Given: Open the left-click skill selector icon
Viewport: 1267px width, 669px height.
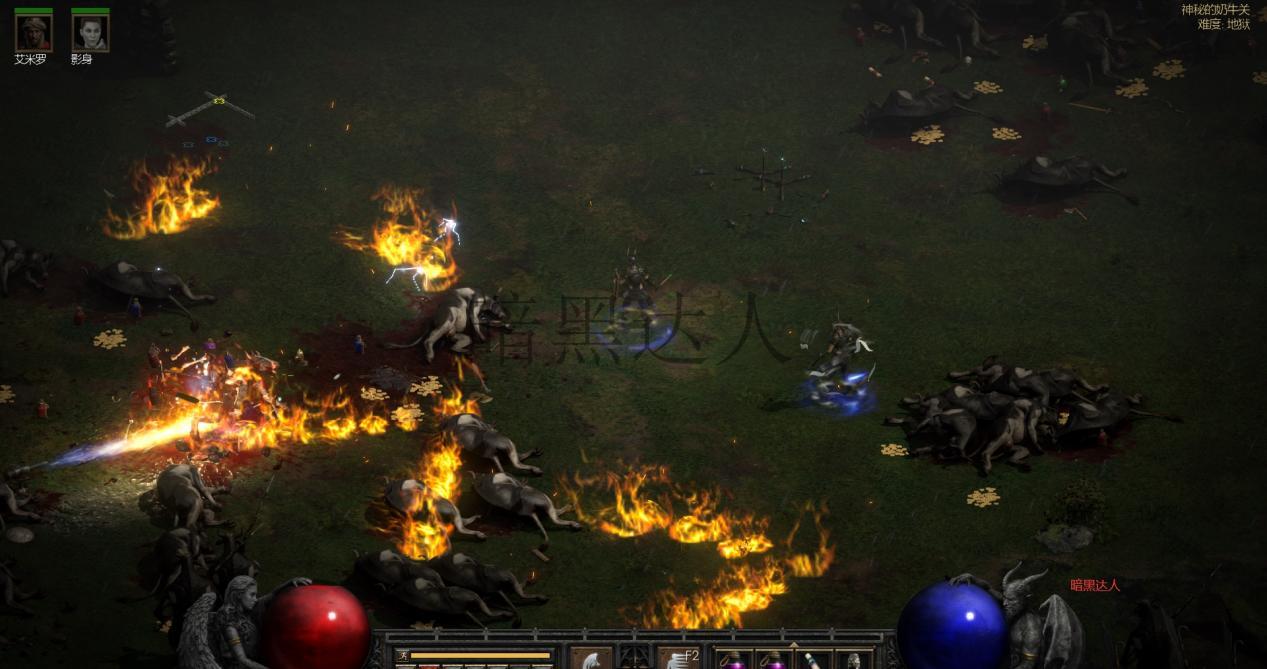Looking at the screenshot, I should 591,658.
